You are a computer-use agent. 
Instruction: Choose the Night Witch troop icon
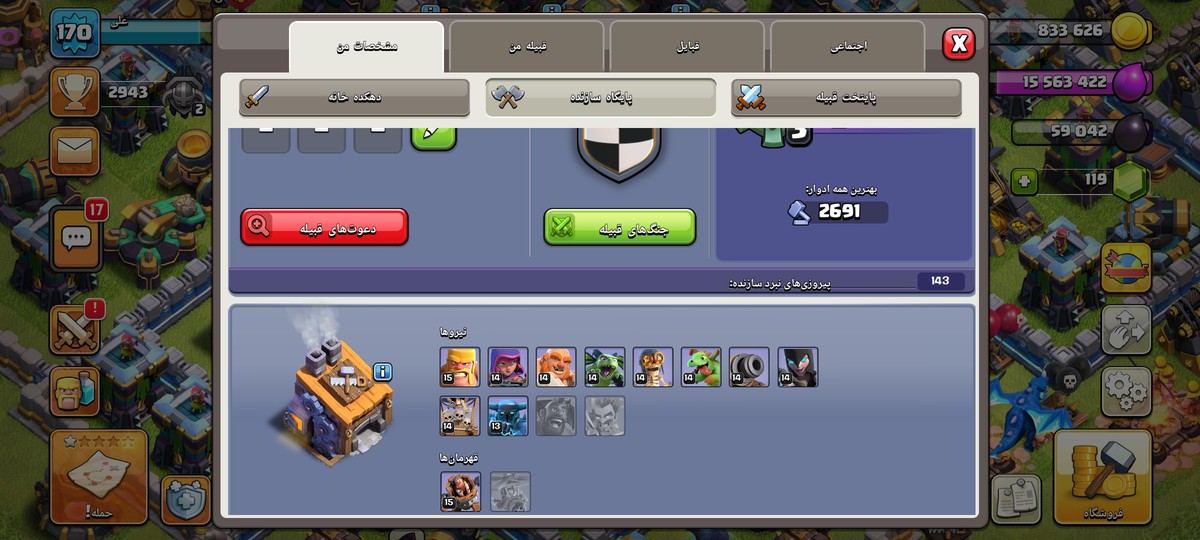[798, 367]
